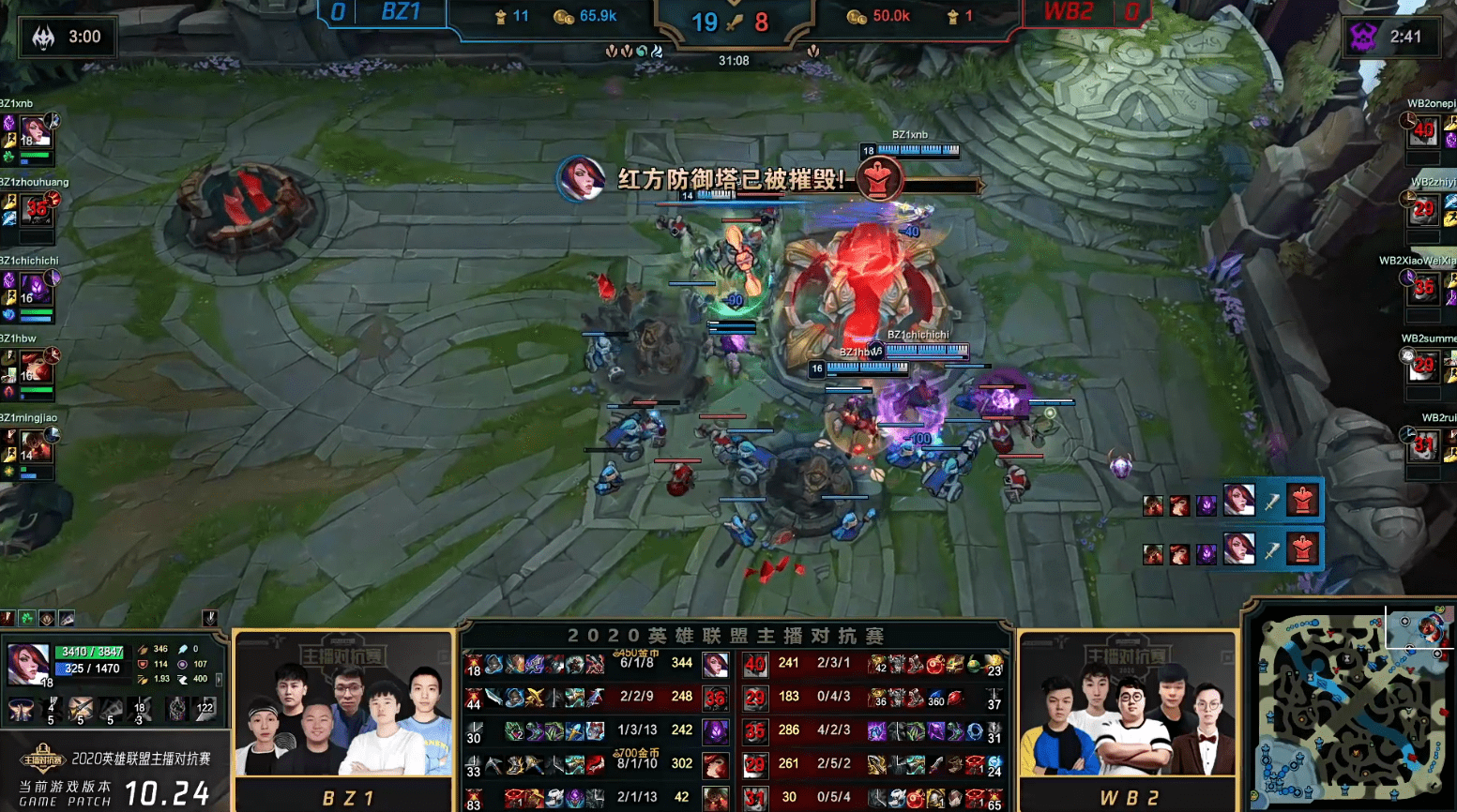Select player WB2onepi in right sidebar

tap(1423, 130)
